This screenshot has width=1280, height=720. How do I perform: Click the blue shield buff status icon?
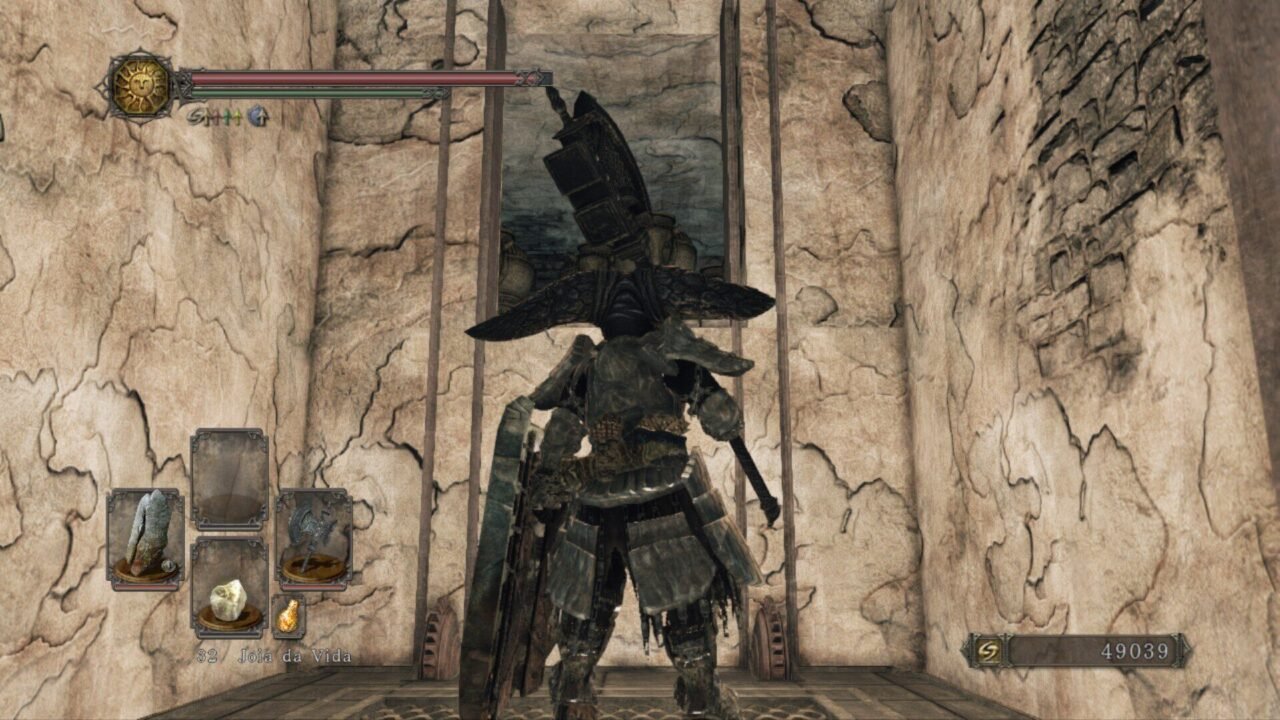coord(258,117)
